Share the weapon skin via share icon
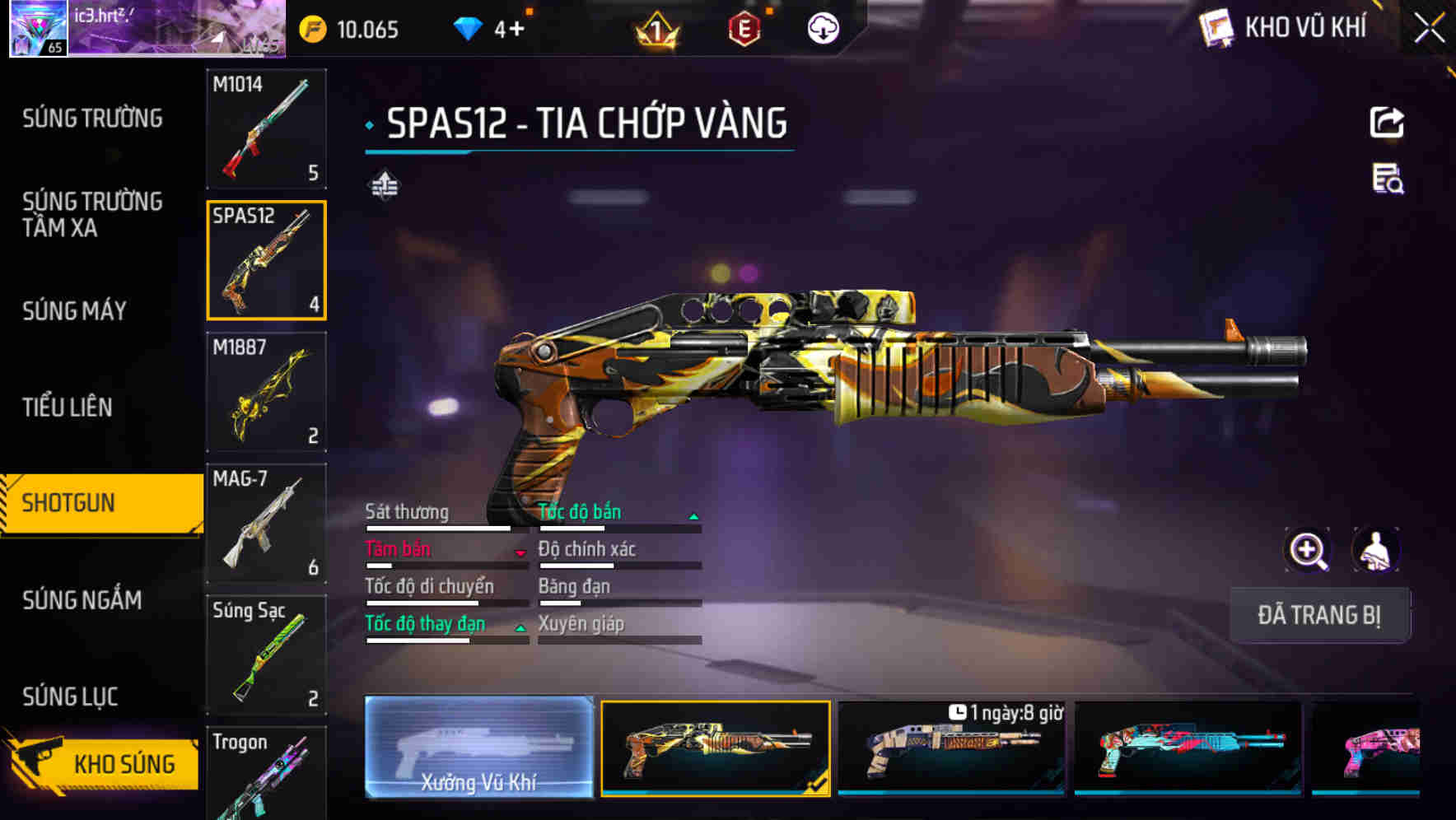The height and width of the screenshot is (820, 1456). click(x=1387, y=123)
